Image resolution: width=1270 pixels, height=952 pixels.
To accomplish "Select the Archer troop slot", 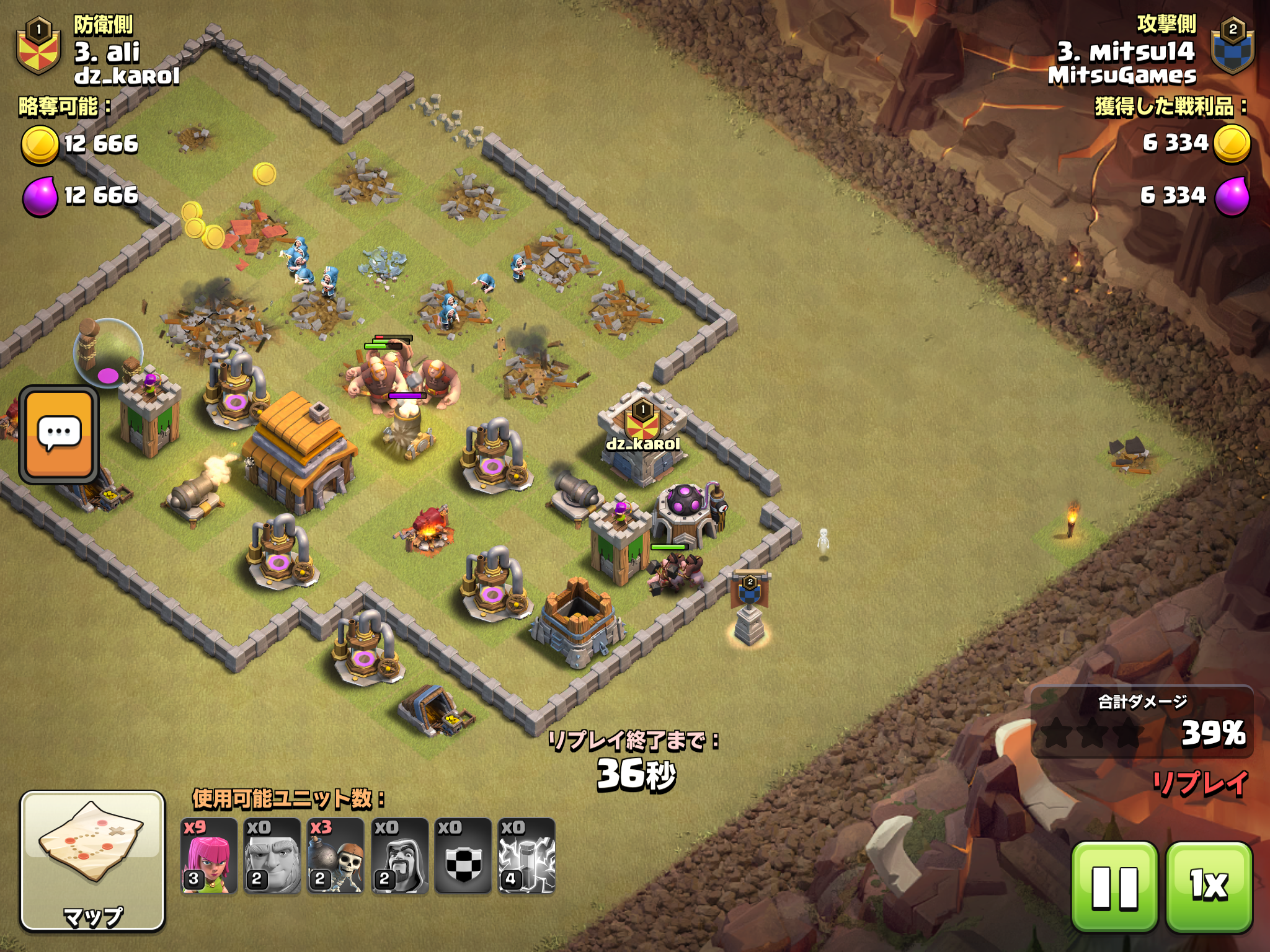I will [209, 856].
